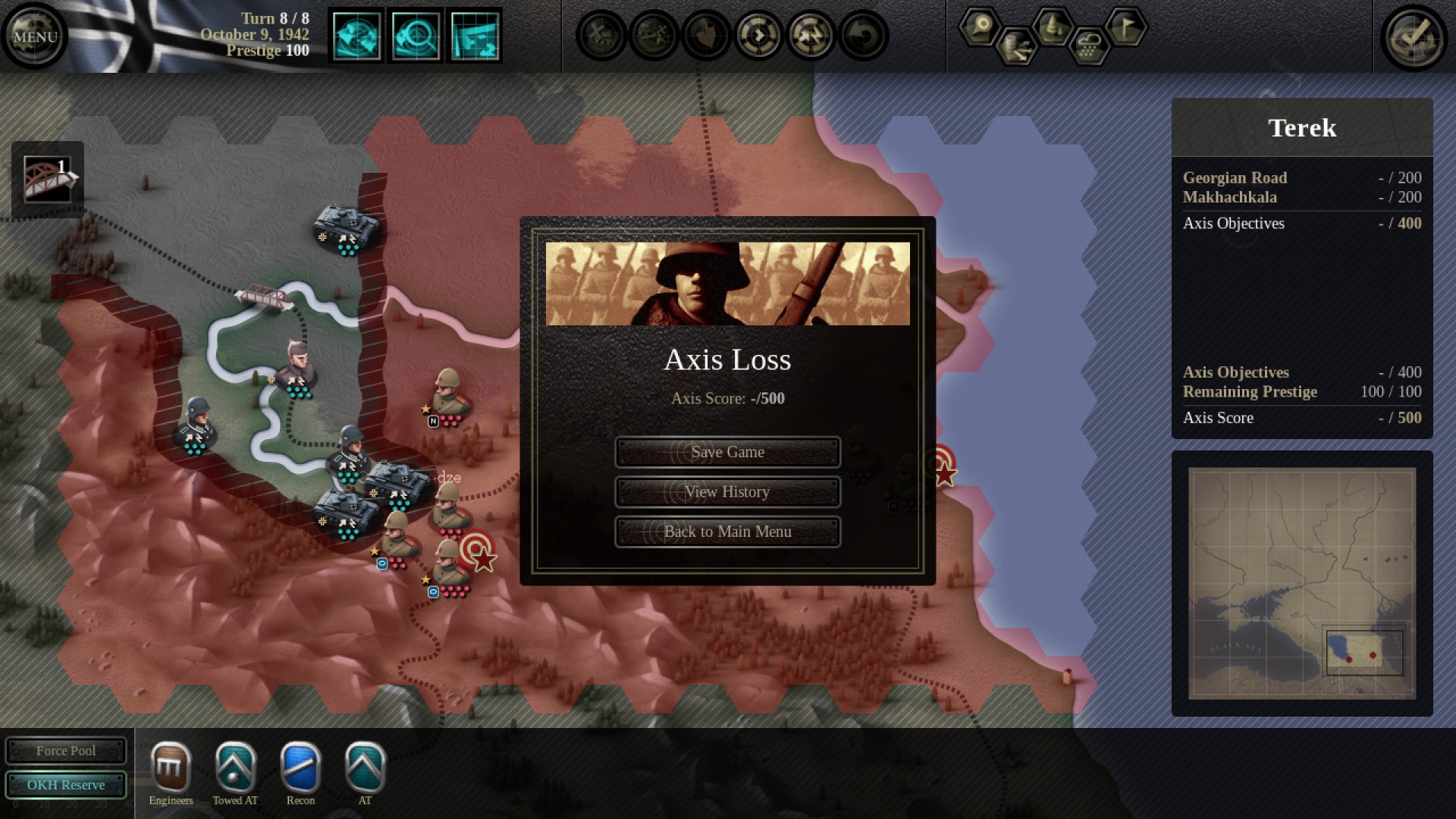Click the Save Game button
1456x819 pixels.
[727, 451]
